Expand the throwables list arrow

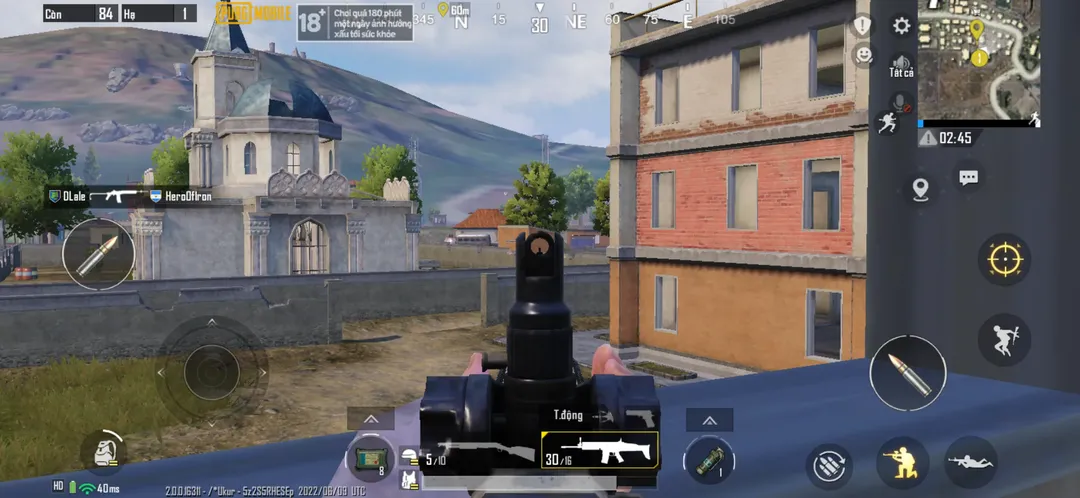click(709, 420)
